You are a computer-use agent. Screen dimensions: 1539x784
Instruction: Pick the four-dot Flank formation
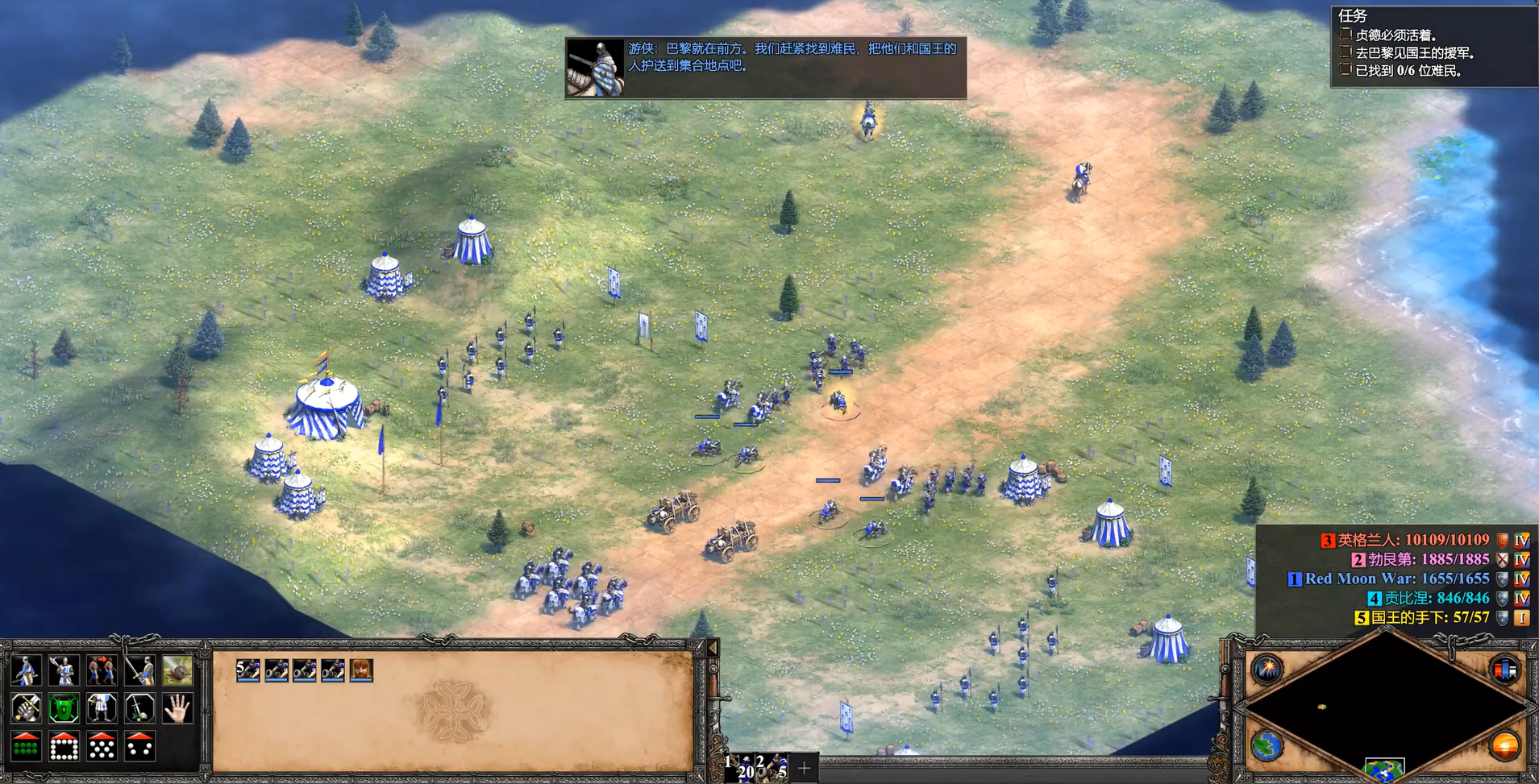[139, 747]
